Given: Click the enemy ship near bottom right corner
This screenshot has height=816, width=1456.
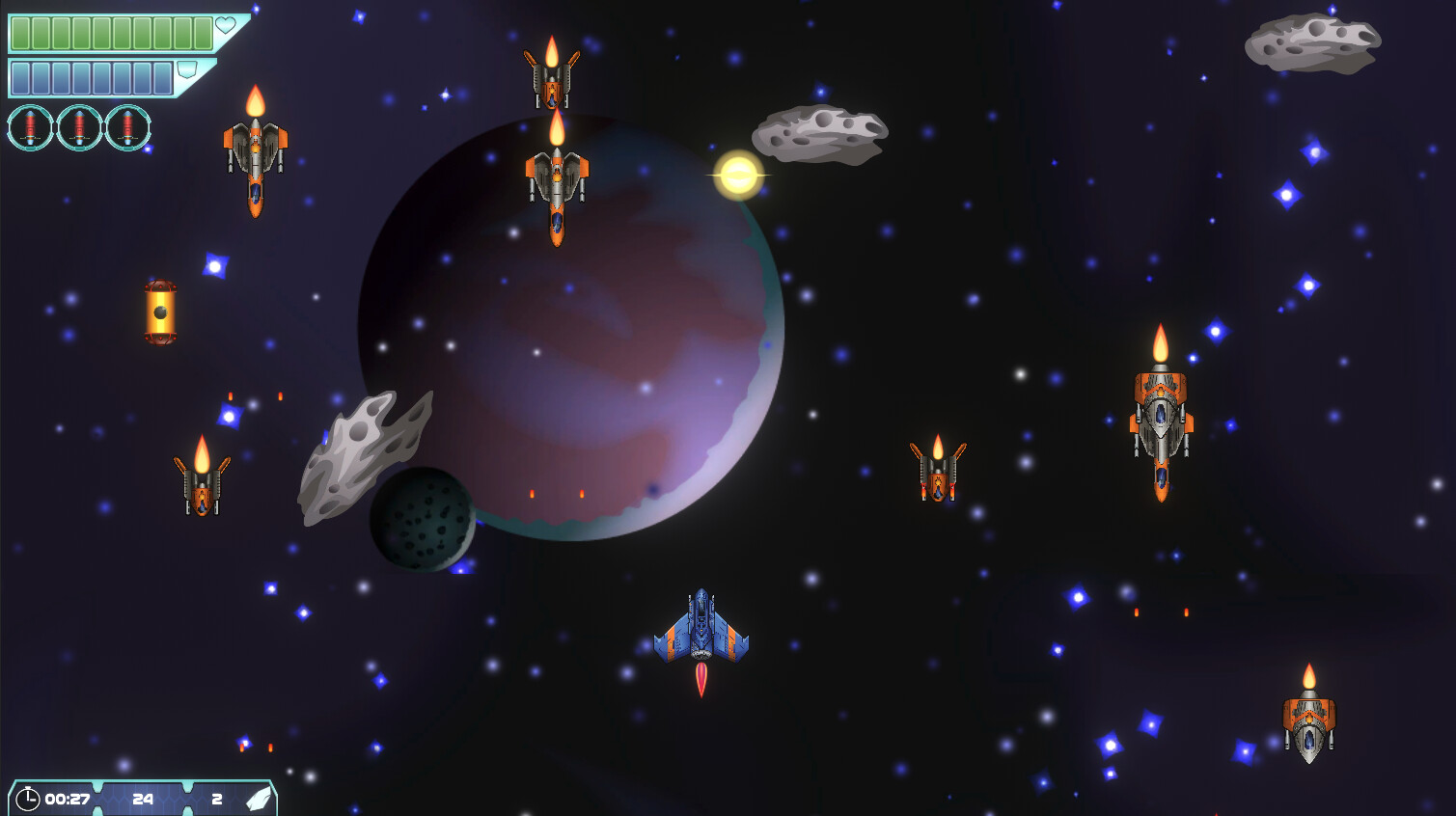Looking at the screenshot, I should 1309,728.
